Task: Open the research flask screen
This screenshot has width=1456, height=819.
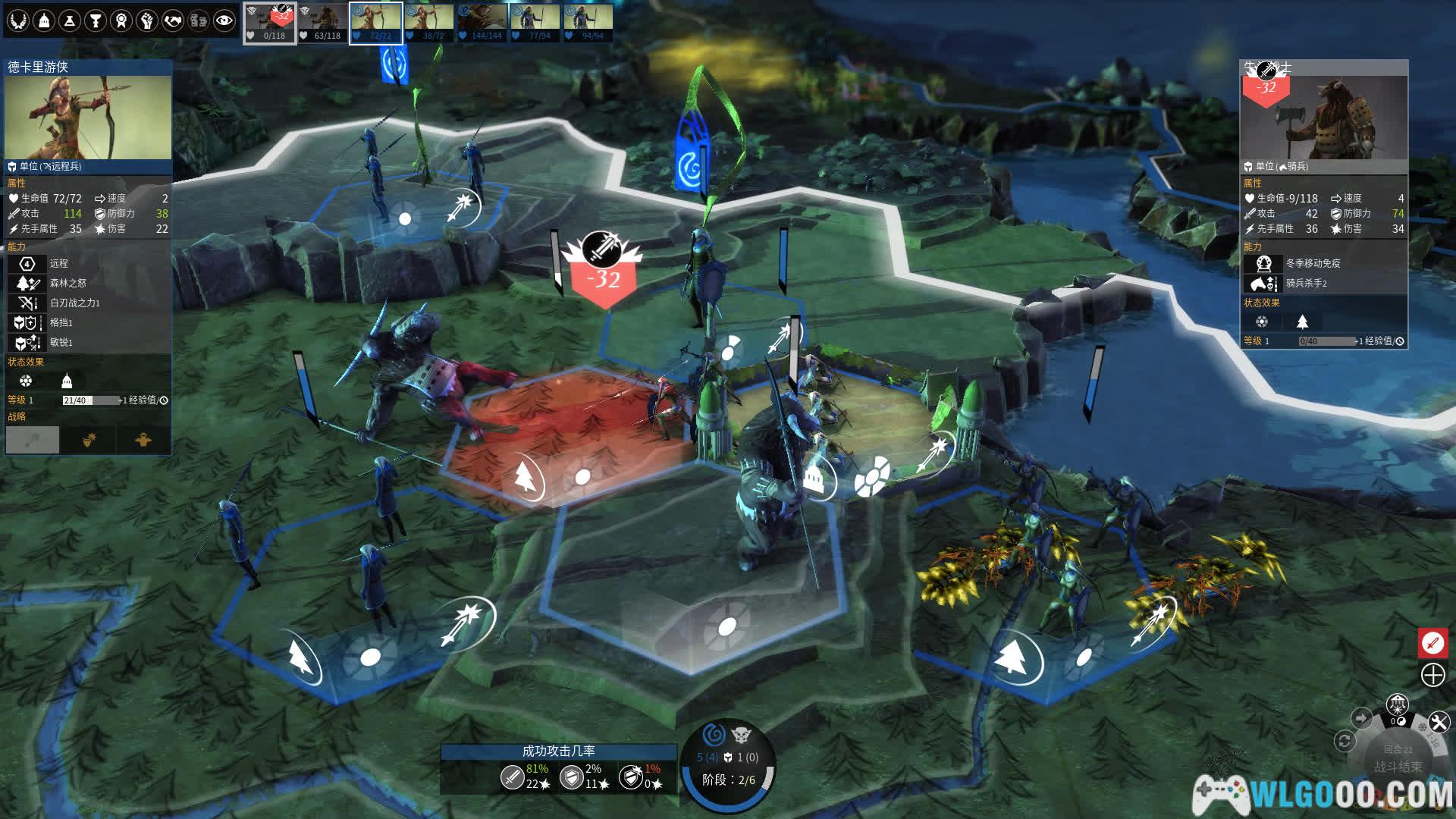Action: click(70, 20)
